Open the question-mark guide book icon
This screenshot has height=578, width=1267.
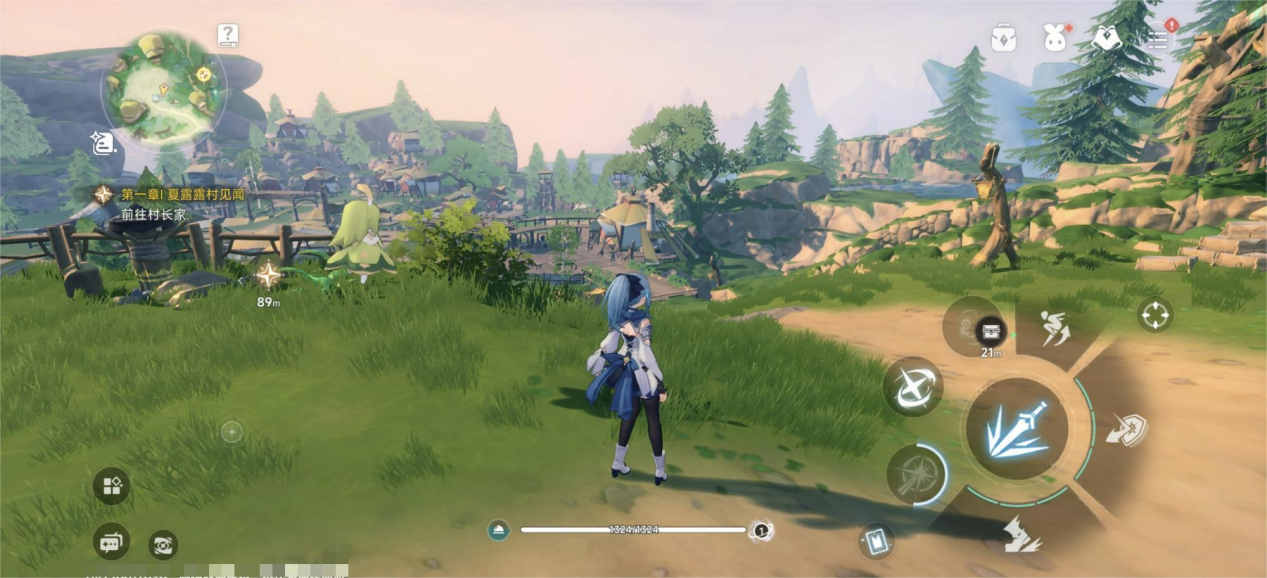(x=228, y=36)
